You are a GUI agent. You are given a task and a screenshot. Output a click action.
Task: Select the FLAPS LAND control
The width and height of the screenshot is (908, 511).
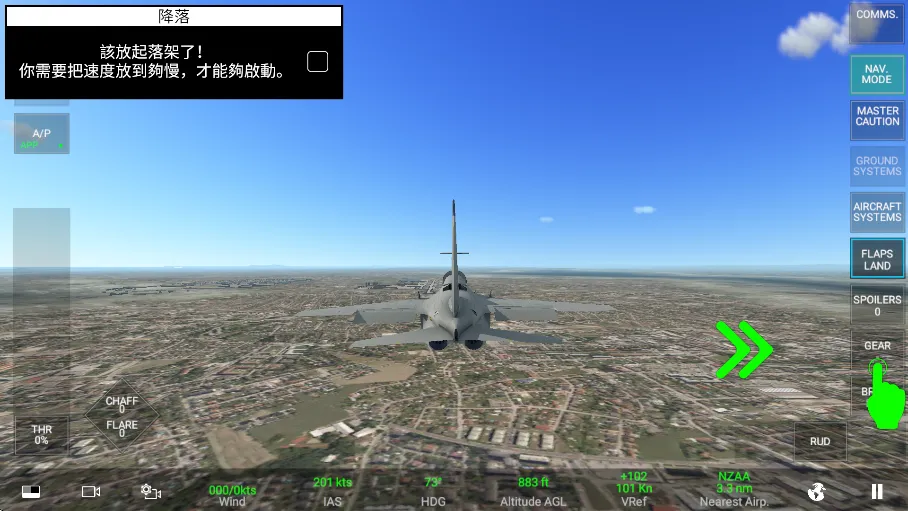pyautogui.click(x=877, y=260)
